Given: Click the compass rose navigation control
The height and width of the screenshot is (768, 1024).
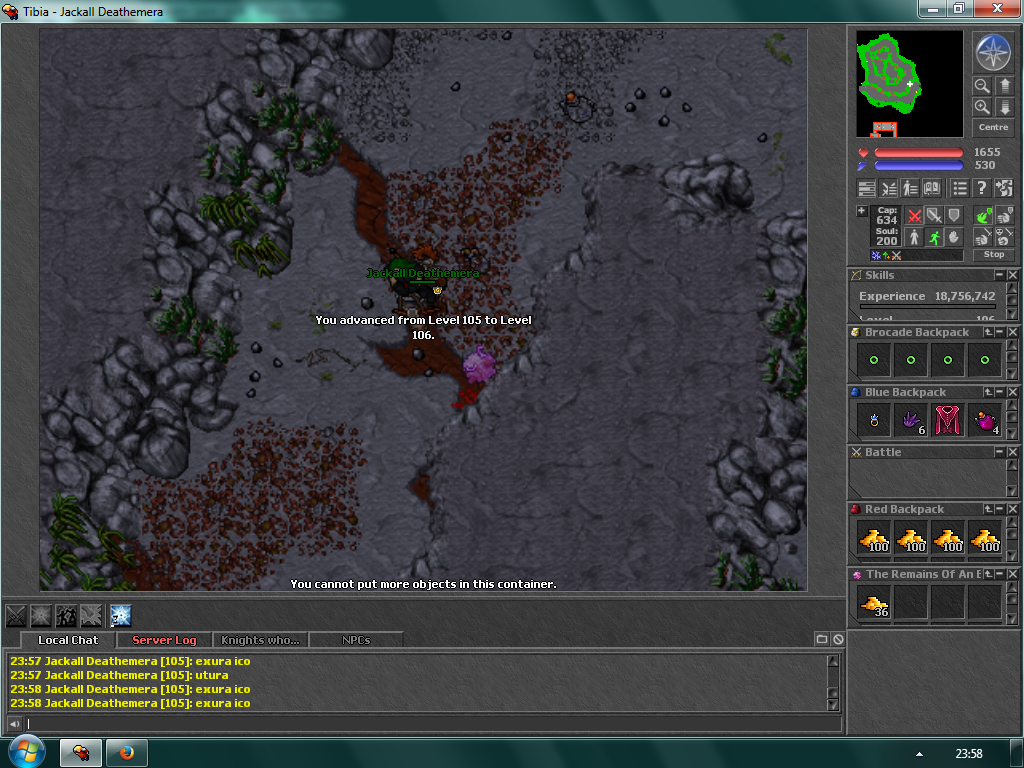Looking at the screenshot, I should coord(993,52).
